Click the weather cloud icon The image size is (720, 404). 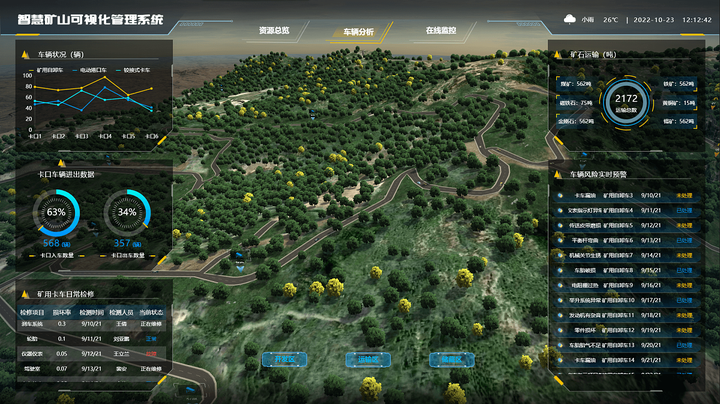click(x=570, y=19)
